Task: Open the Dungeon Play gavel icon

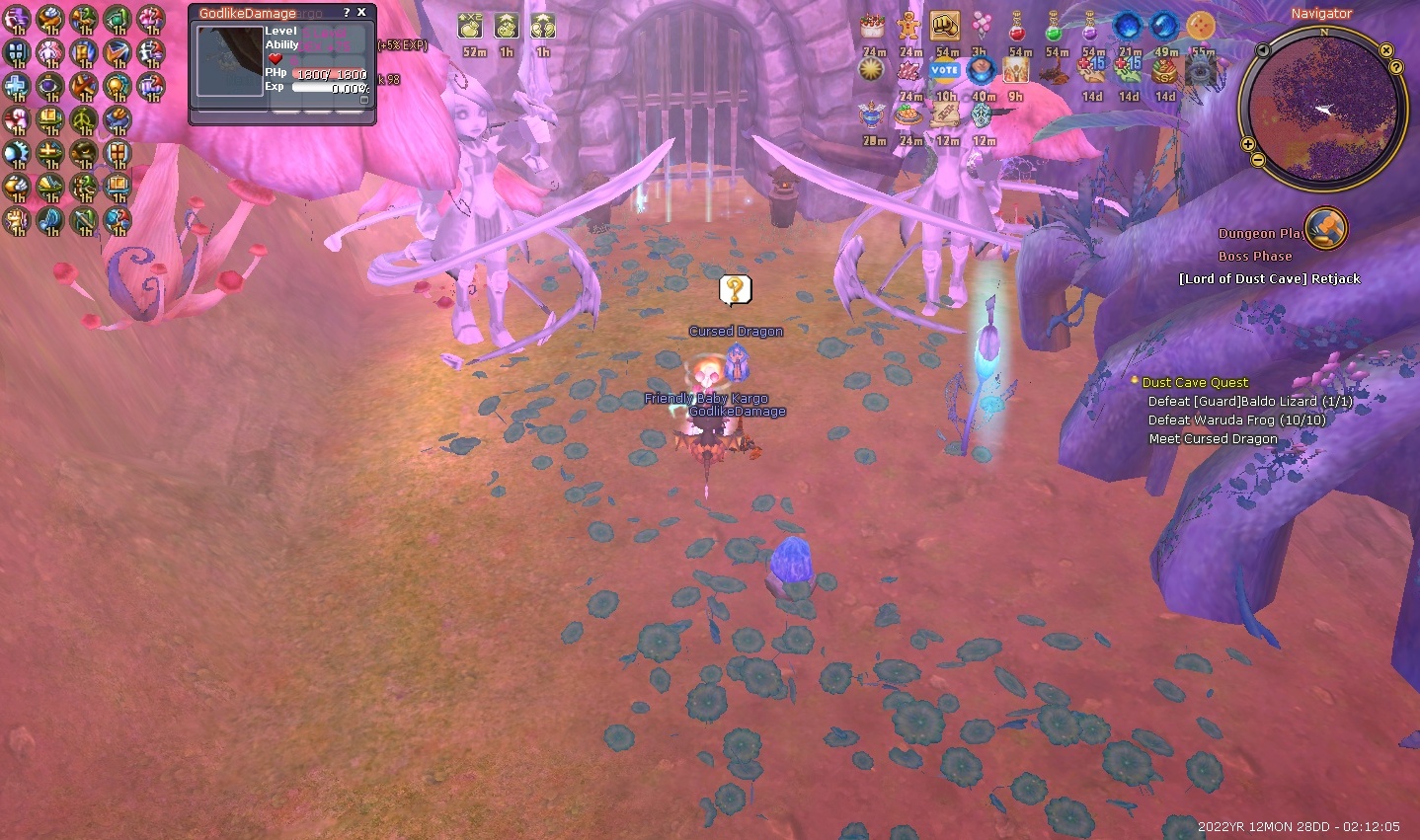Action: coord(1326,229)
